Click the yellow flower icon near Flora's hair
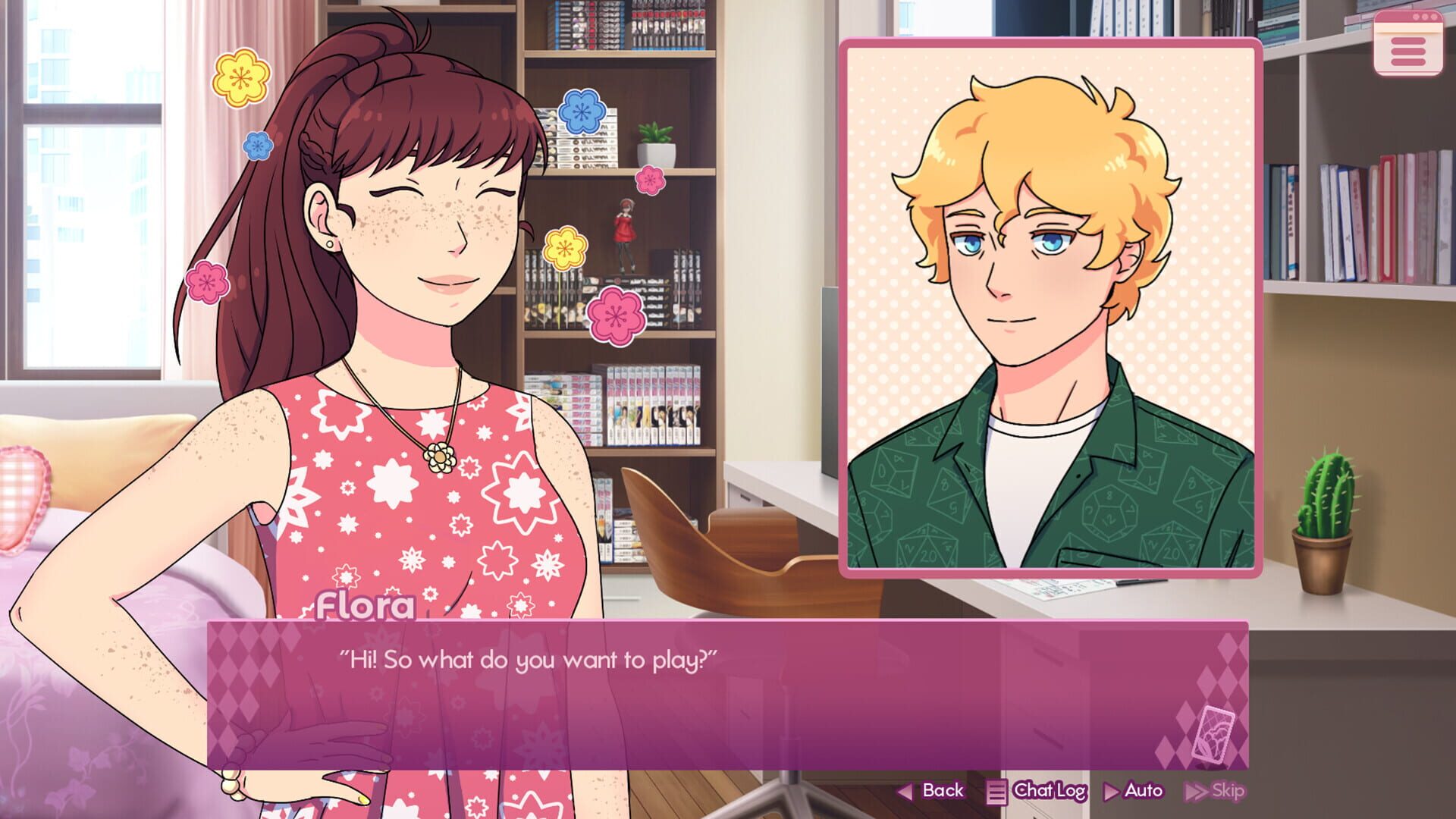Image resolution: width=1456 pixels, height=819 pixels. (x=239, y=78)
